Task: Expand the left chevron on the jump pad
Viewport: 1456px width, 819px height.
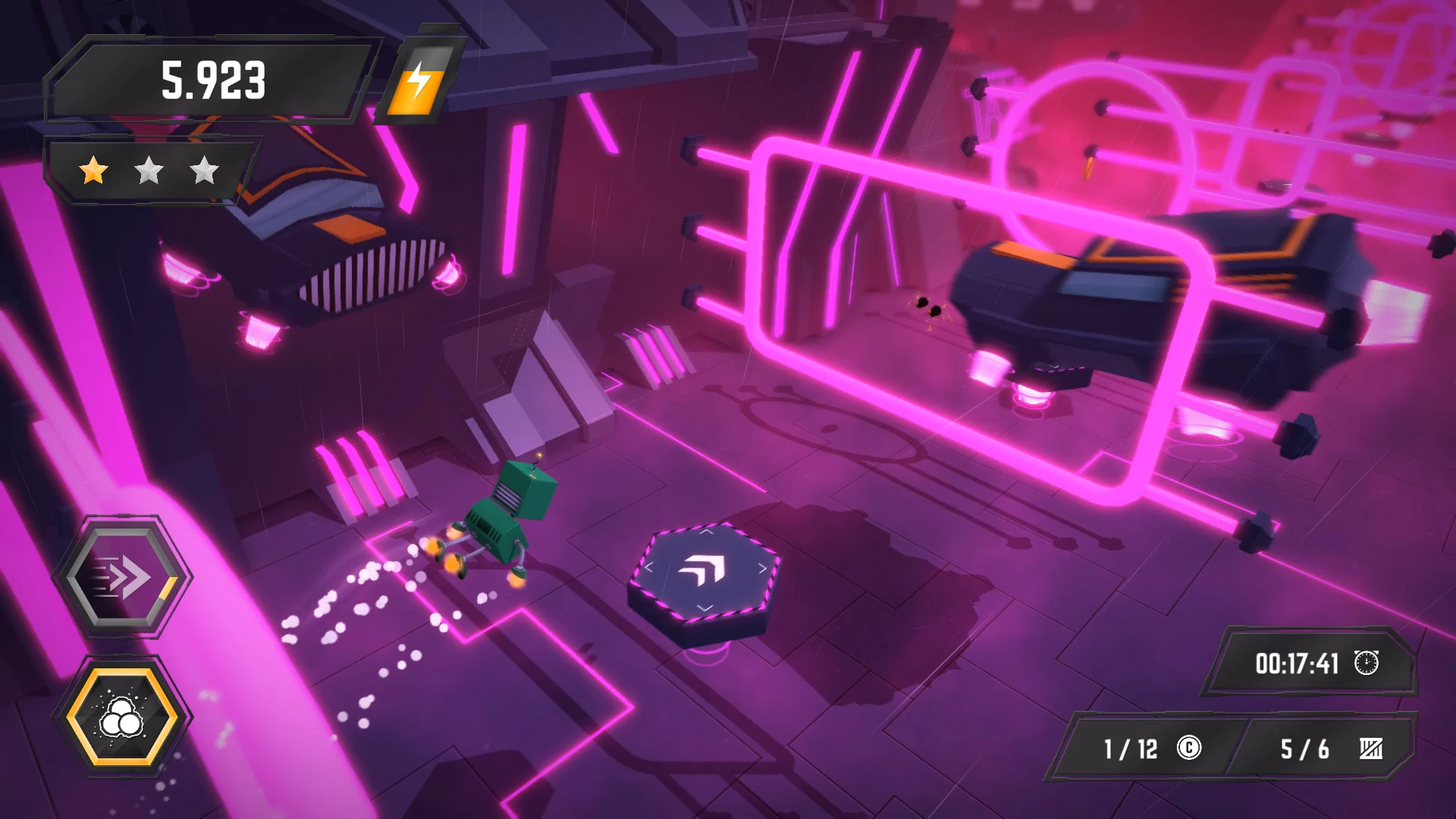Action: pos(649,566)
